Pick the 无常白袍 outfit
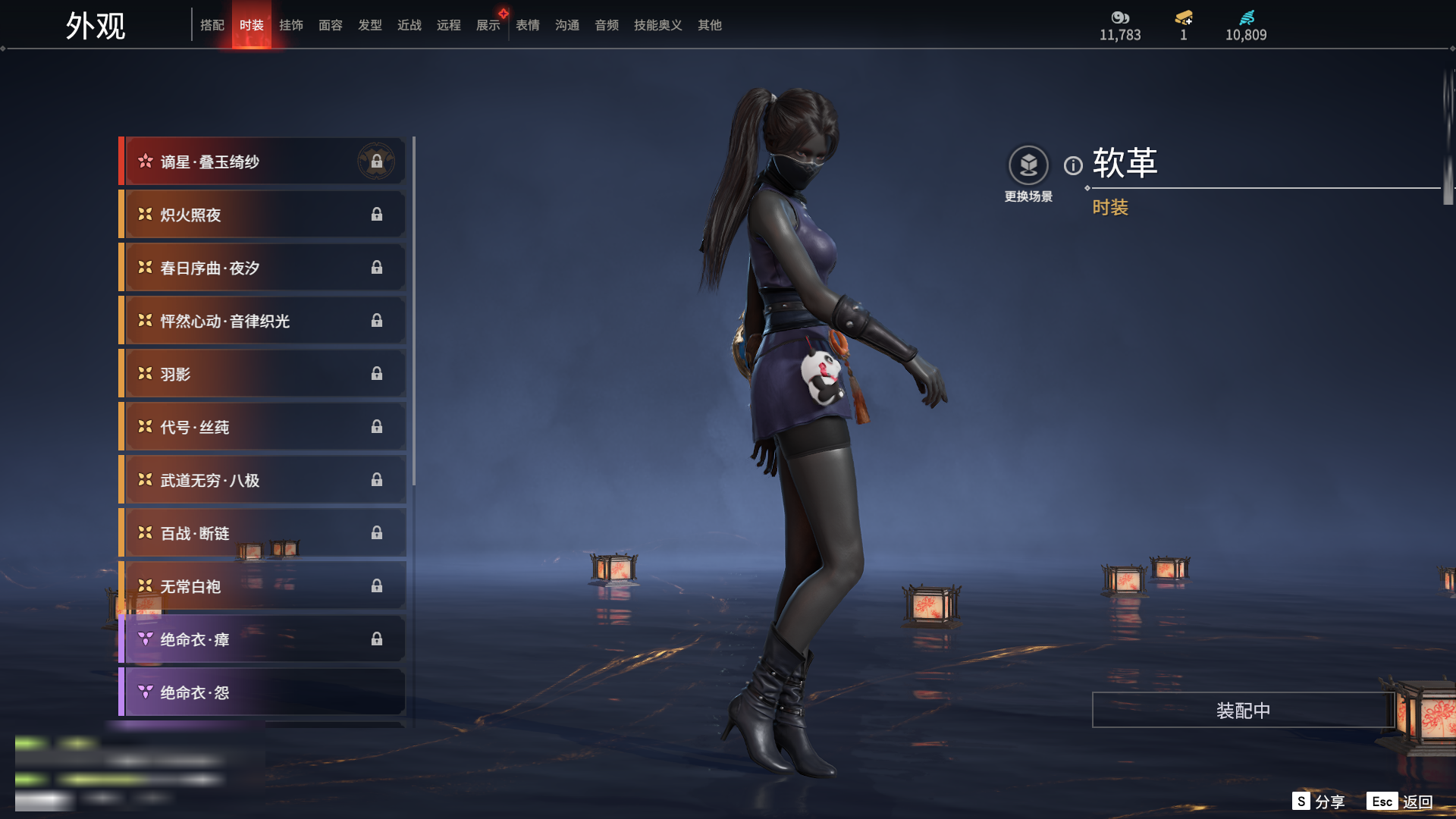 (x=262, y=586)
